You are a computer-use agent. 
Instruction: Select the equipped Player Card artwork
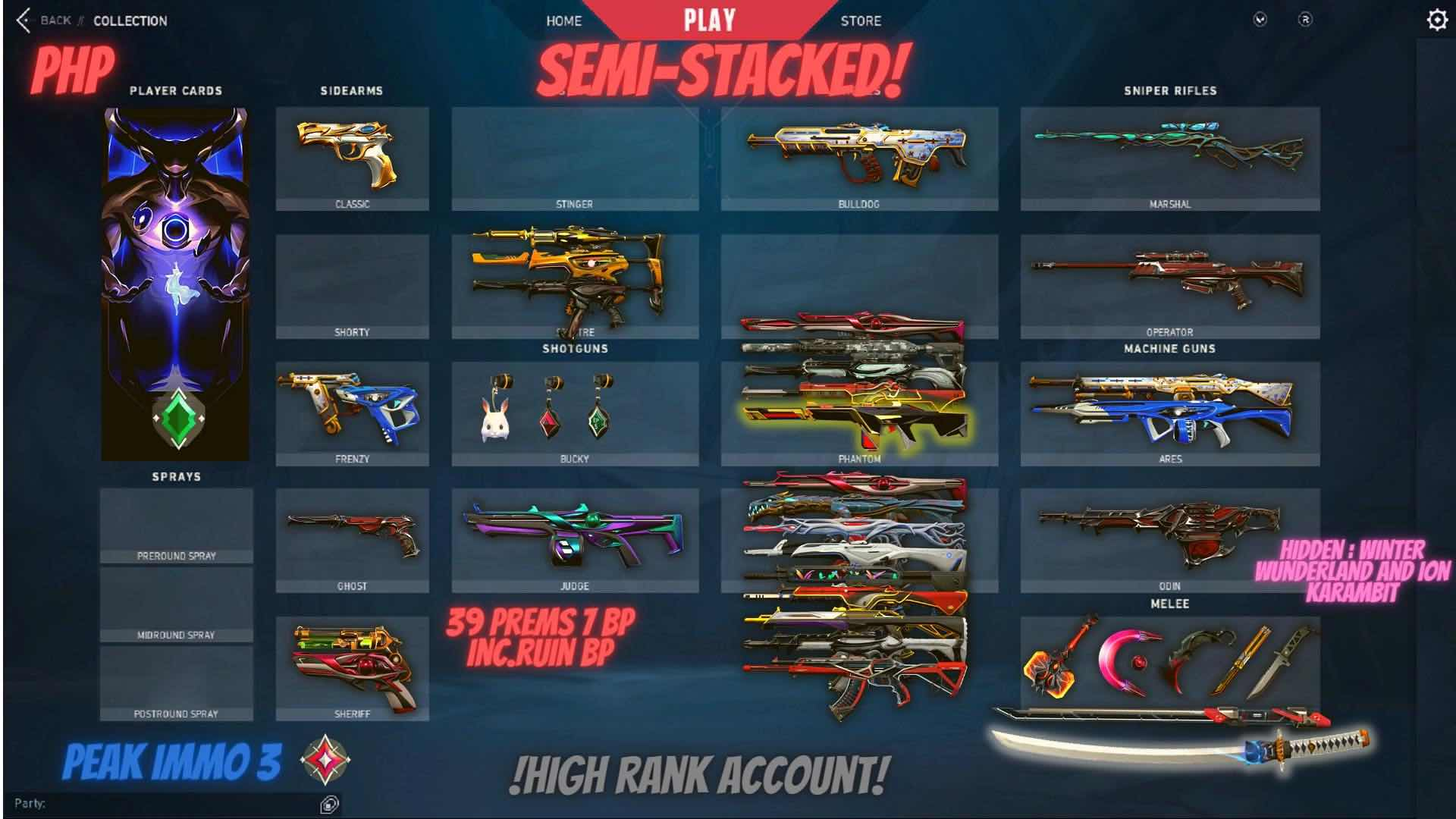[174, 281]
